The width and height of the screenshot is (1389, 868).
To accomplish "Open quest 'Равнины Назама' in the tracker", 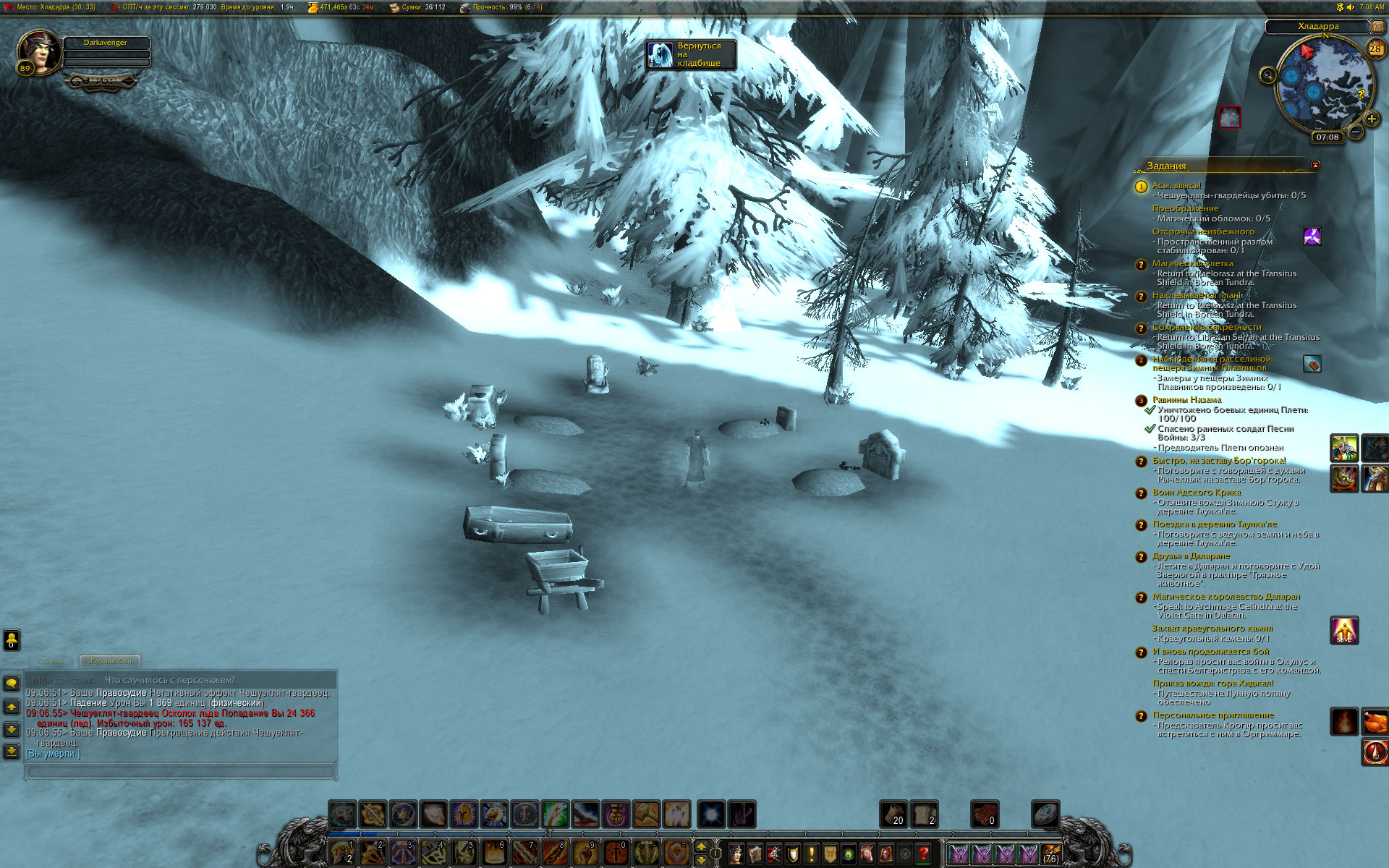I will pyautogui.click(x=1186, y=399).
